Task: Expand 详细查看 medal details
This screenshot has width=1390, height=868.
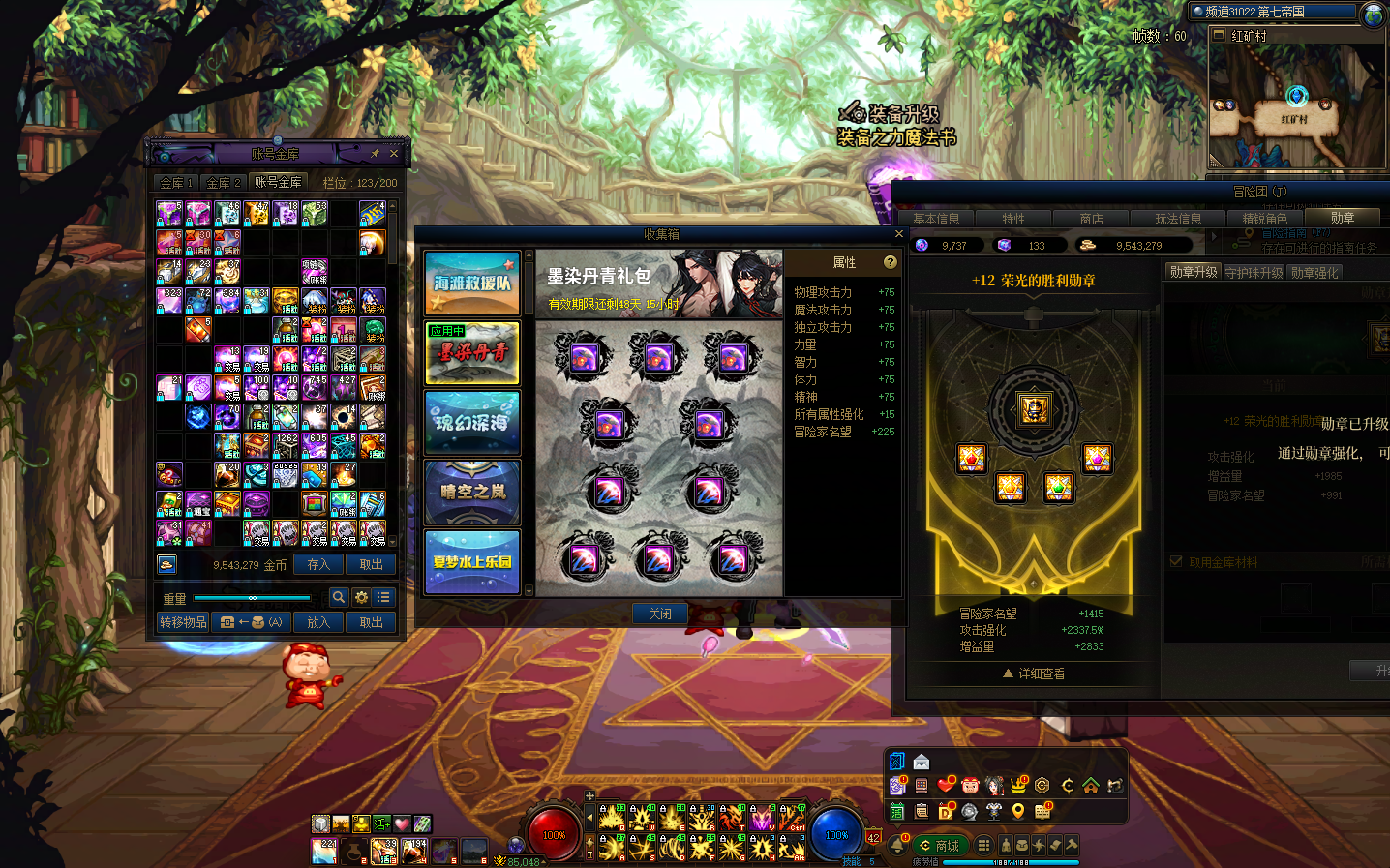Action: (1034, 673)
